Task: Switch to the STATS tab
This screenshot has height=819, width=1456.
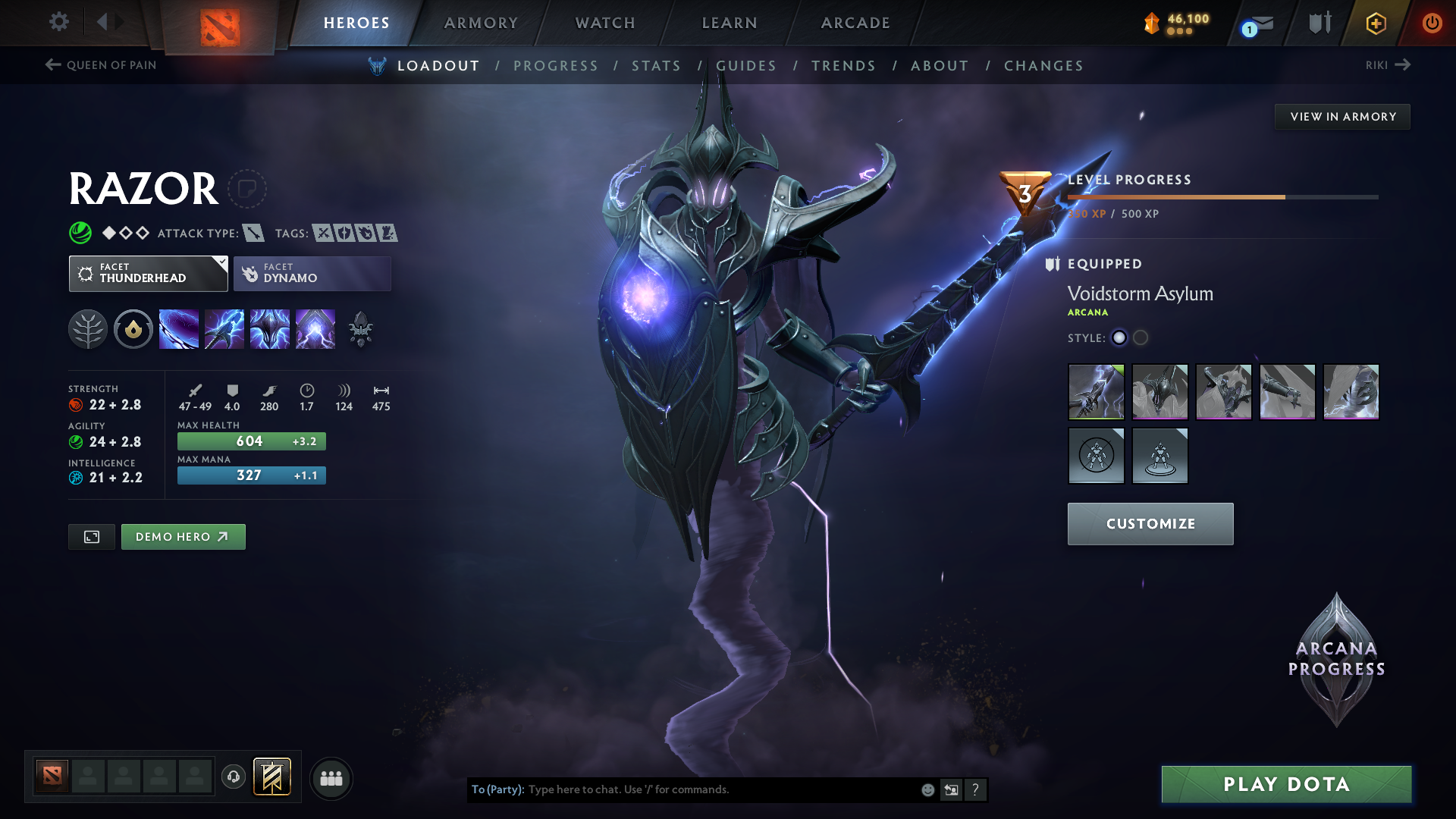Action: (656, 66)
